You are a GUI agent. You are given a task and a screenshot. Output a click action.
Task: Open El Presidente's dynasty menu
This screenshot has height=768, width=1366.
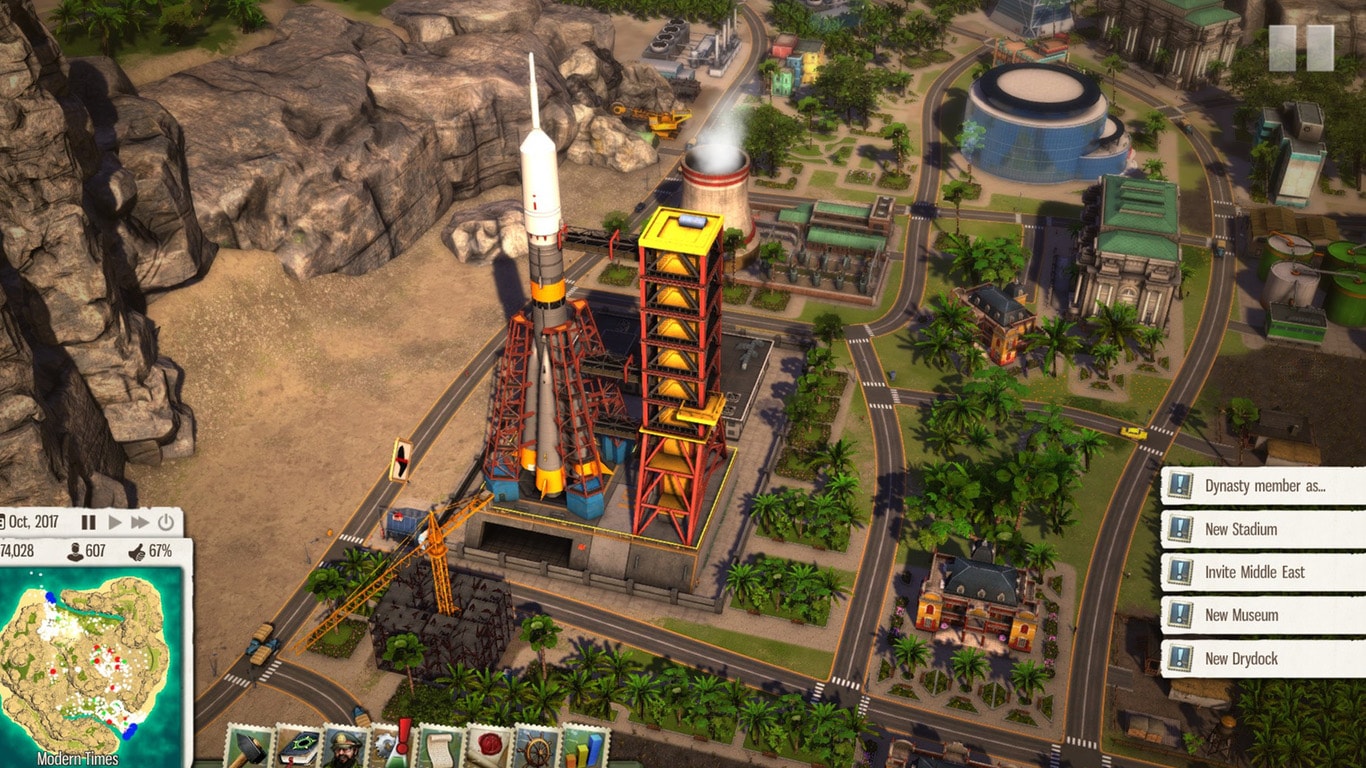343,748
